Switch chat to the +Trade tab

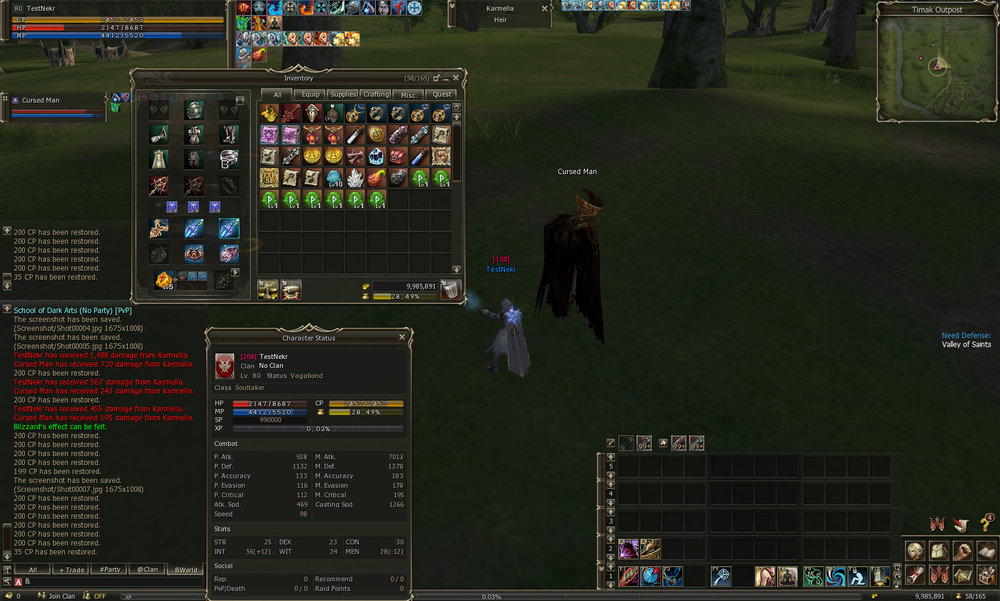73,569
